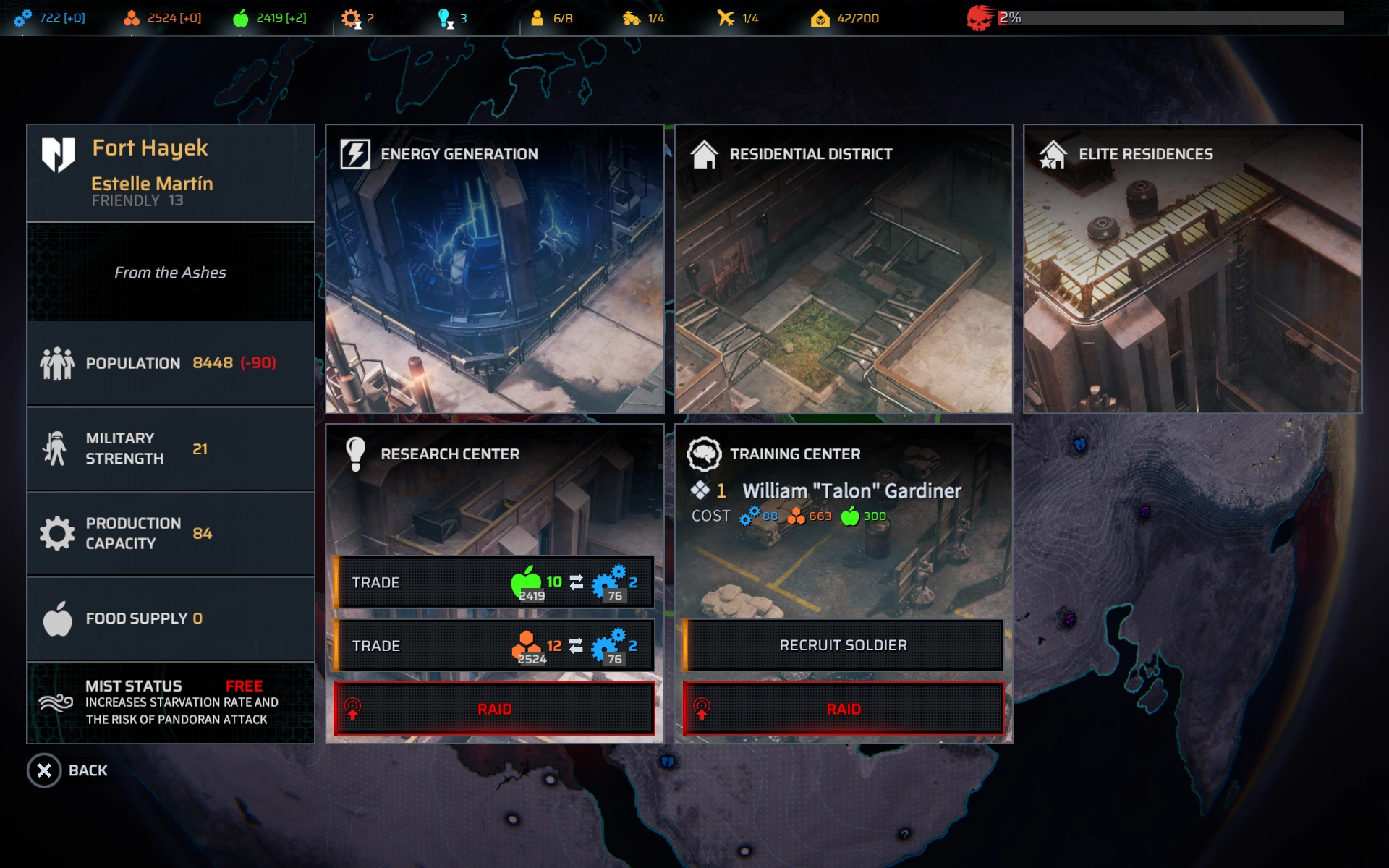
Task: Select the Food Supply stat row
Action: [171, 618]
